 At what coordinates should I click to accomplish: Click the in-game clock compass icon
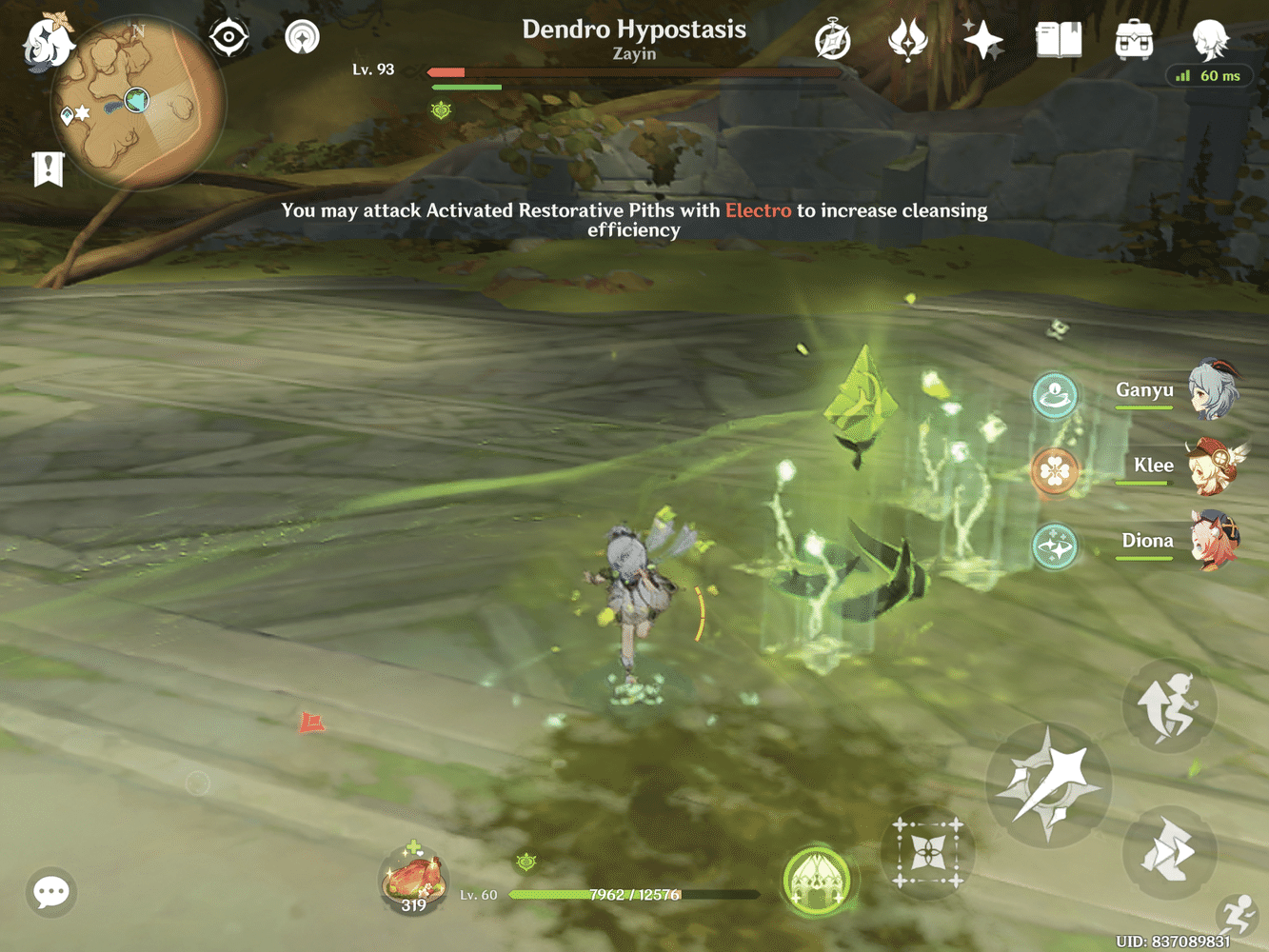[x=832, y=40]
